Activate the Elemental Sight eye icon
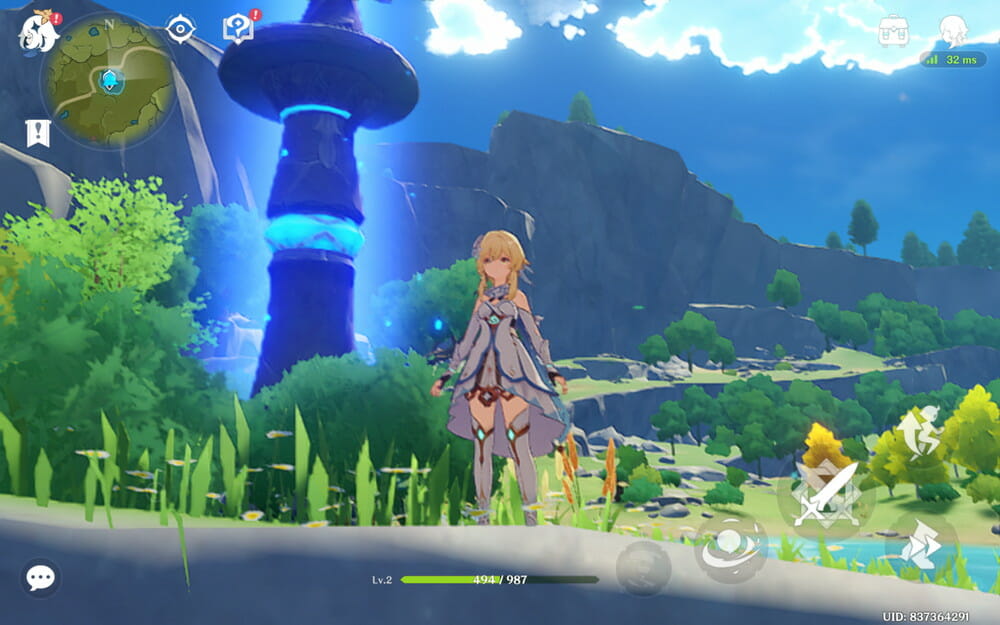 click(180, 29)
